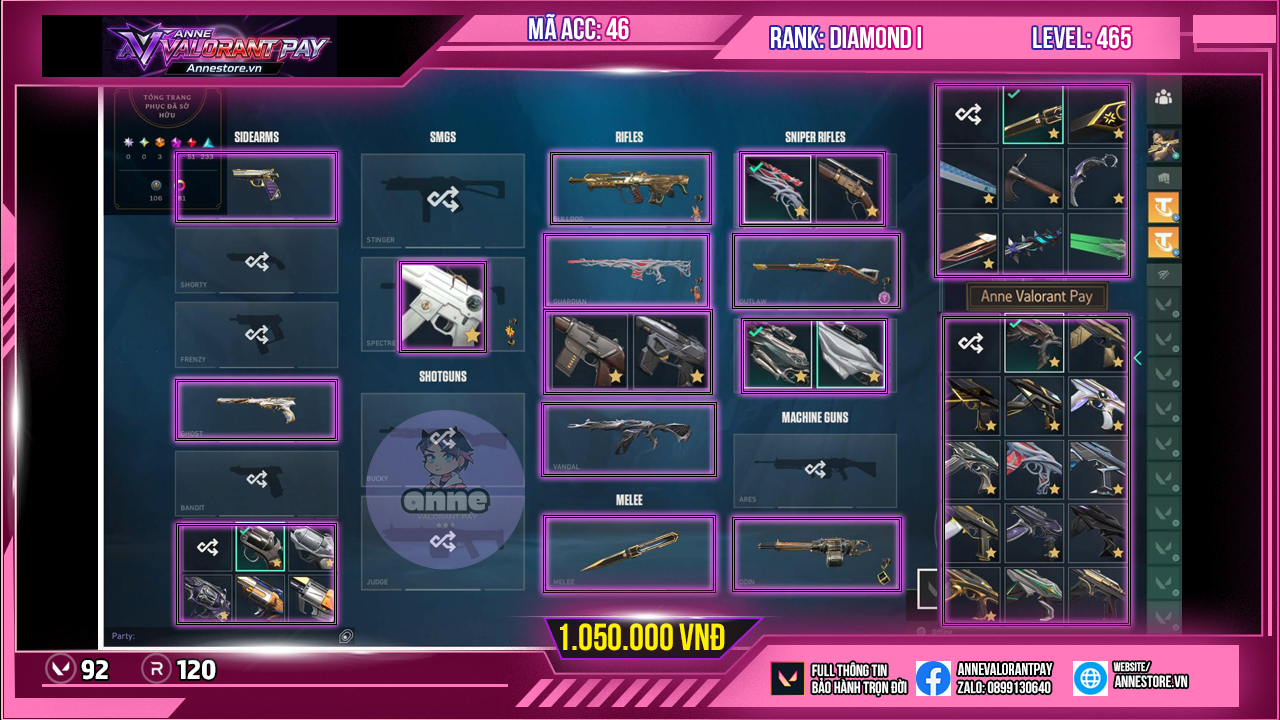Select the gold Bulldog rifle slot
1280x720 pixels.
pyautogui.click(x=630, y=187)
